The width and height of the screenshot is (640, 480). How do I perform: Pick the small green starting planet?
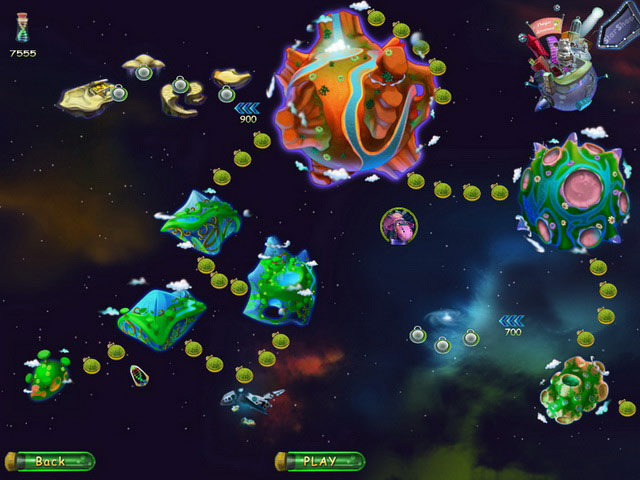[x=47, y=375]
